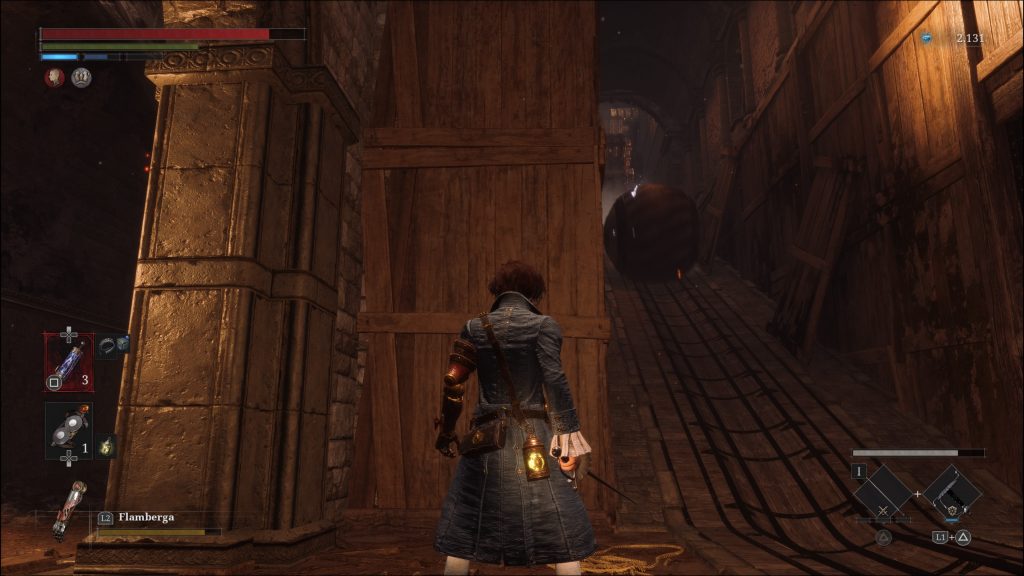Select the Pulse Cell belt item slot
Image resolution: width=1024 pixels, height=576 pixels.
[x=68, y=362]
